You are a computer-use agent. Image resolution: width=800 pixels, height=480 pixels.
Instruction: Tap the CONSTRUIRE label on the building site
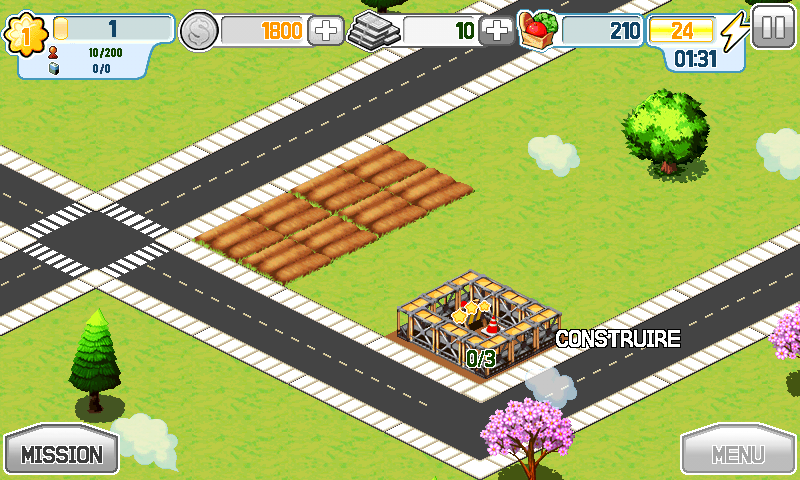[617, 339]
